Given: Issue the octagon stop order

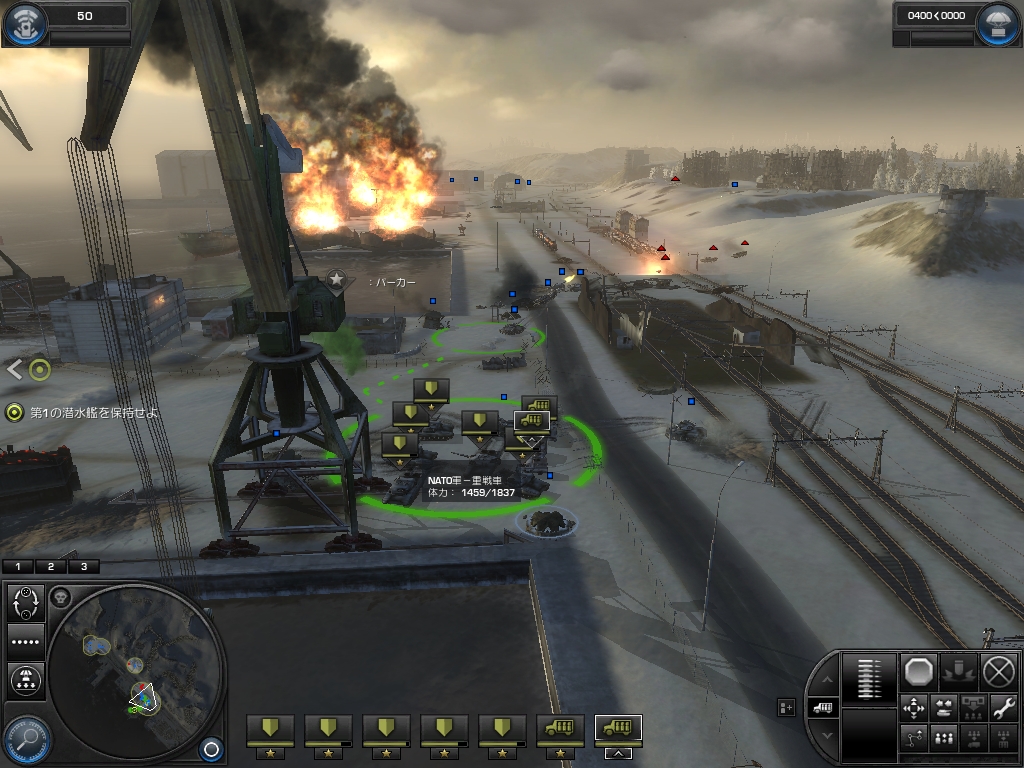Looking at the screenshot, I should (x=917, y=671).
